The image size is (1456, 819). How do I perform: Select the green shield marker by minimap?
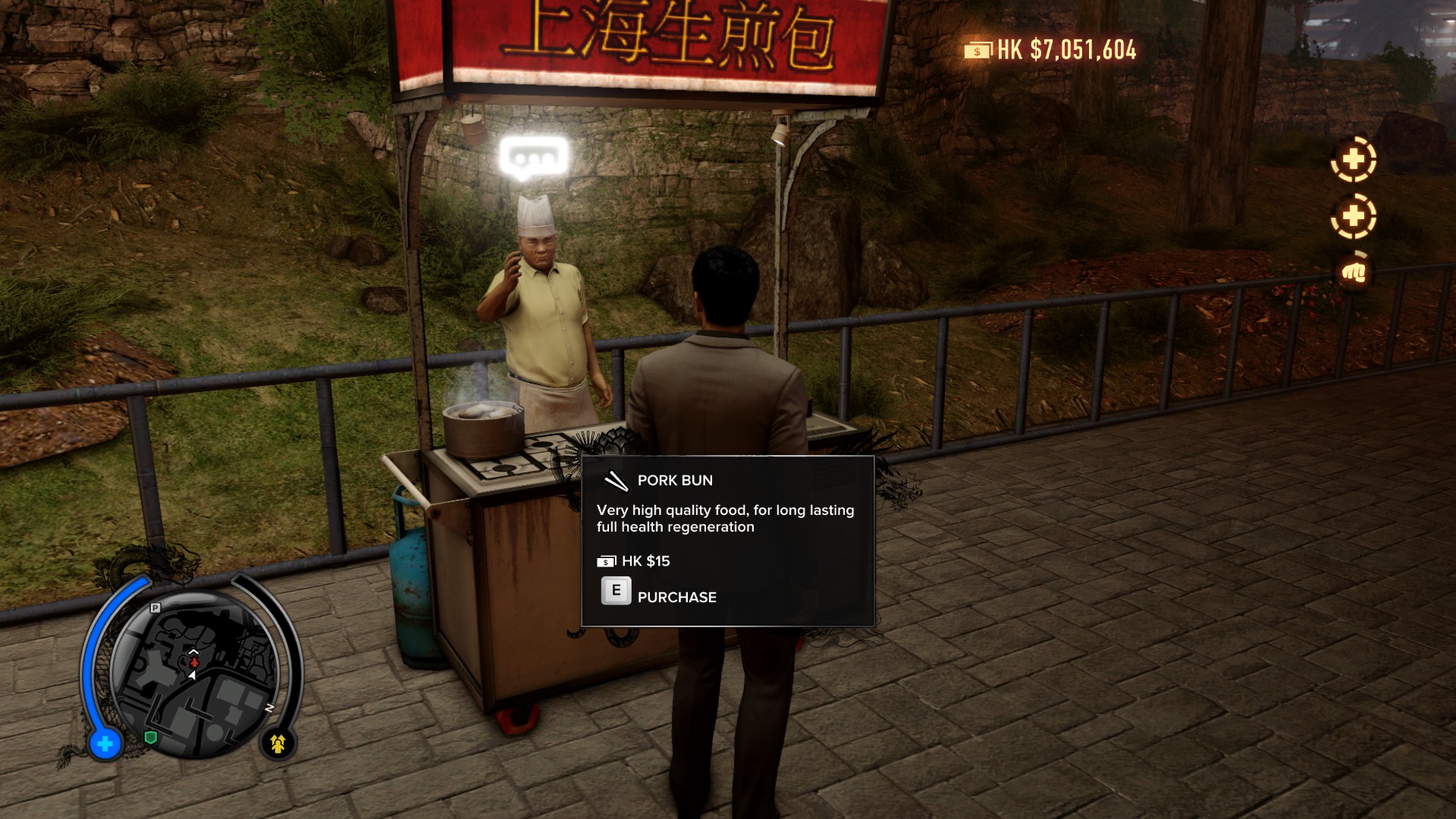(x=151, y=737)
